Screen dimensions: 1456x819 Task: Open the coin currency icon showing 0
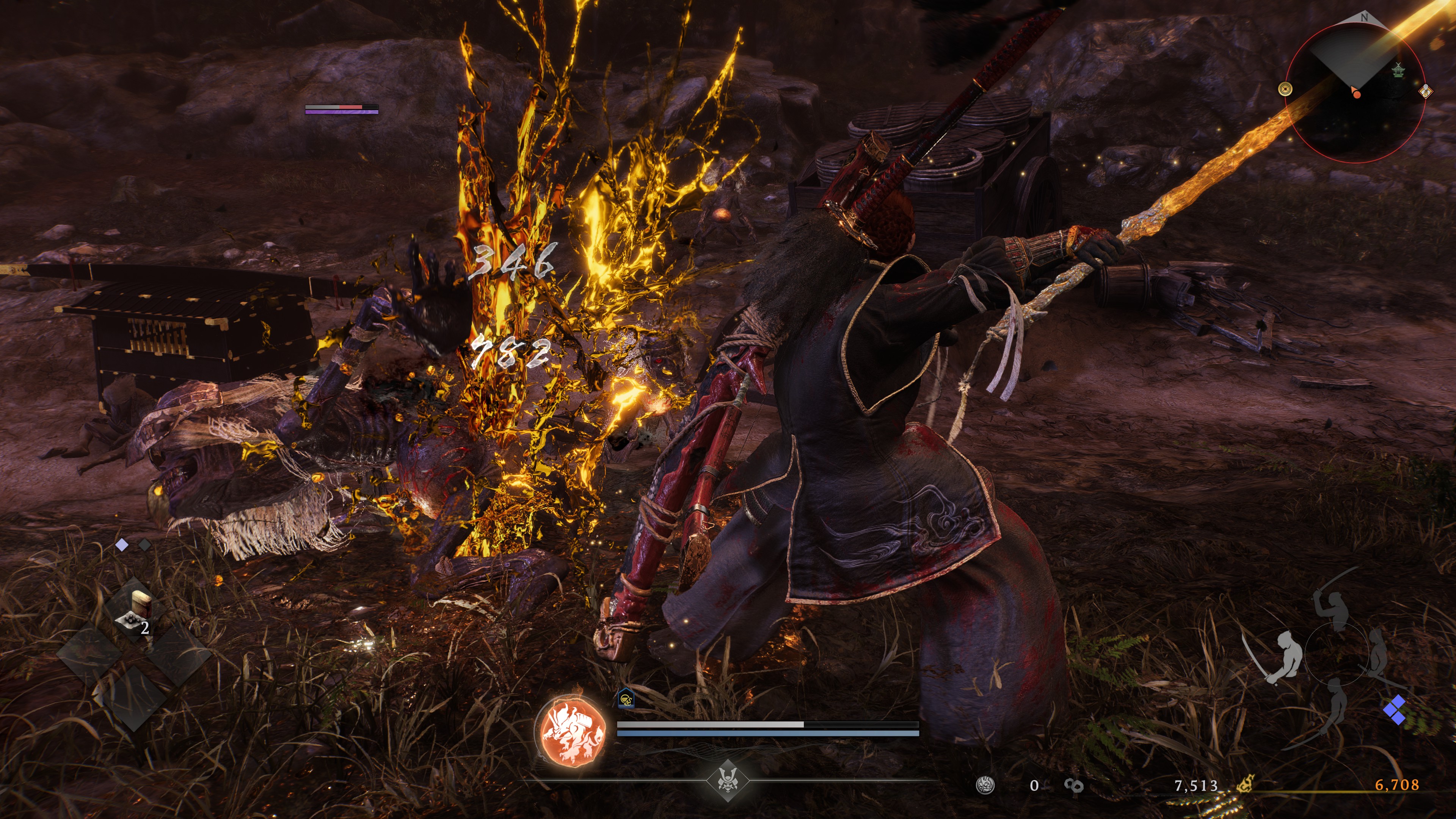[x=986, y=786]
